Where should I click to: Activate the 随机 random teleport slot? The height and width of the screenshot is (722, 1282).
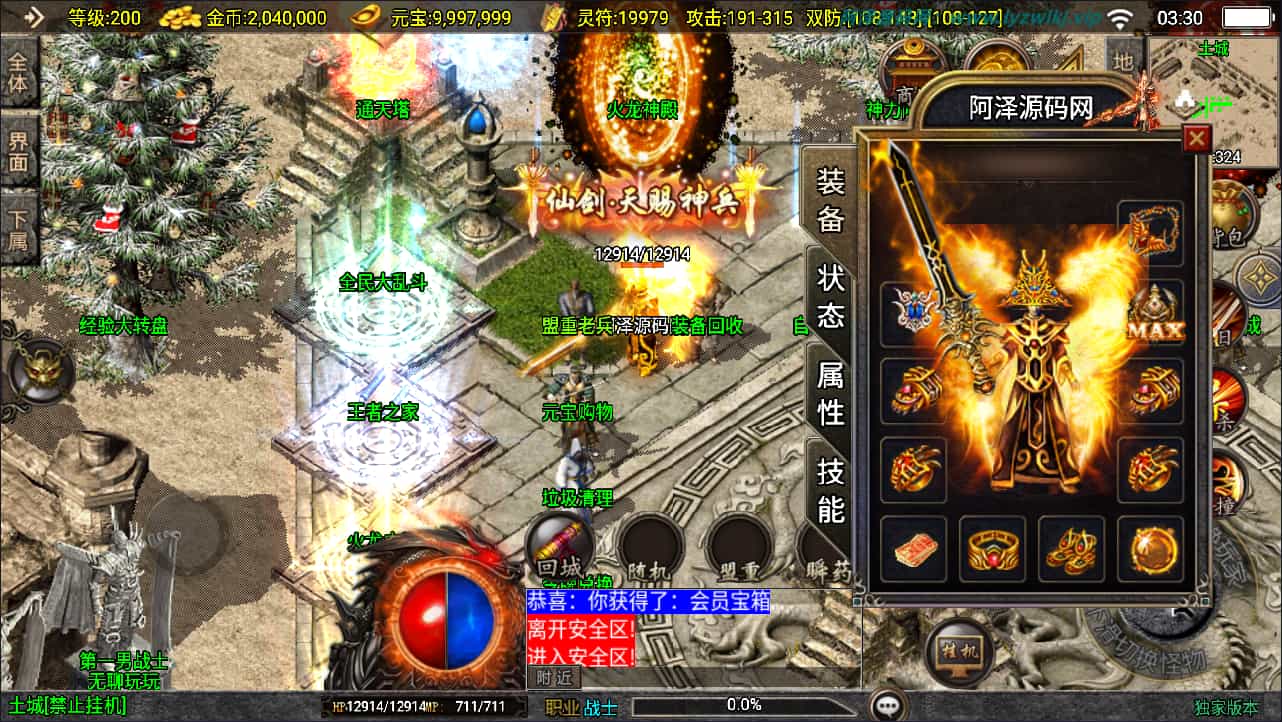pyautogui.click(x=649, y=549)
